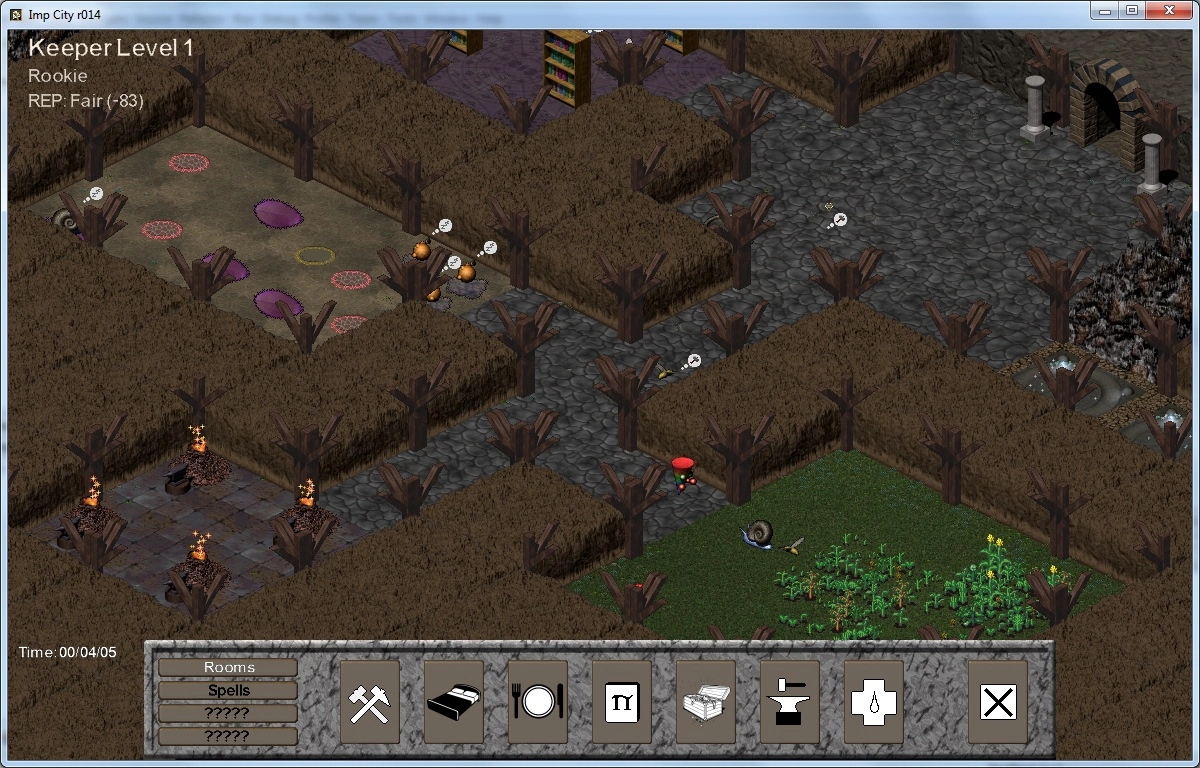This screenshot has width=1200, height=768.
Task: Open the Rooms category
Action: pos(228,667)
